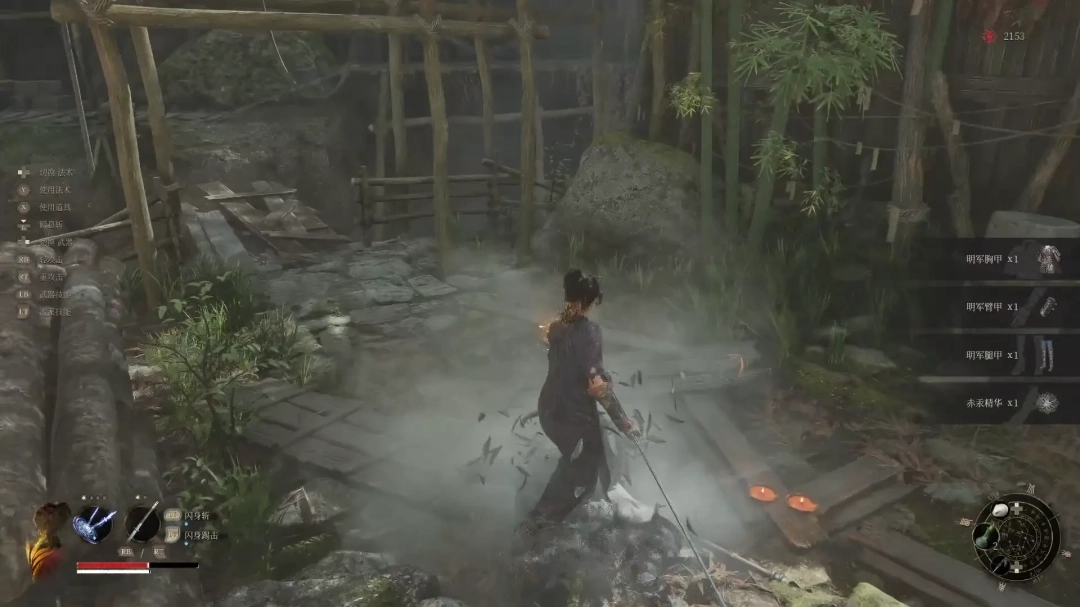
Task: Select the white stone item in wheel
Action: pyautogui.click(x=1001, y=511)
